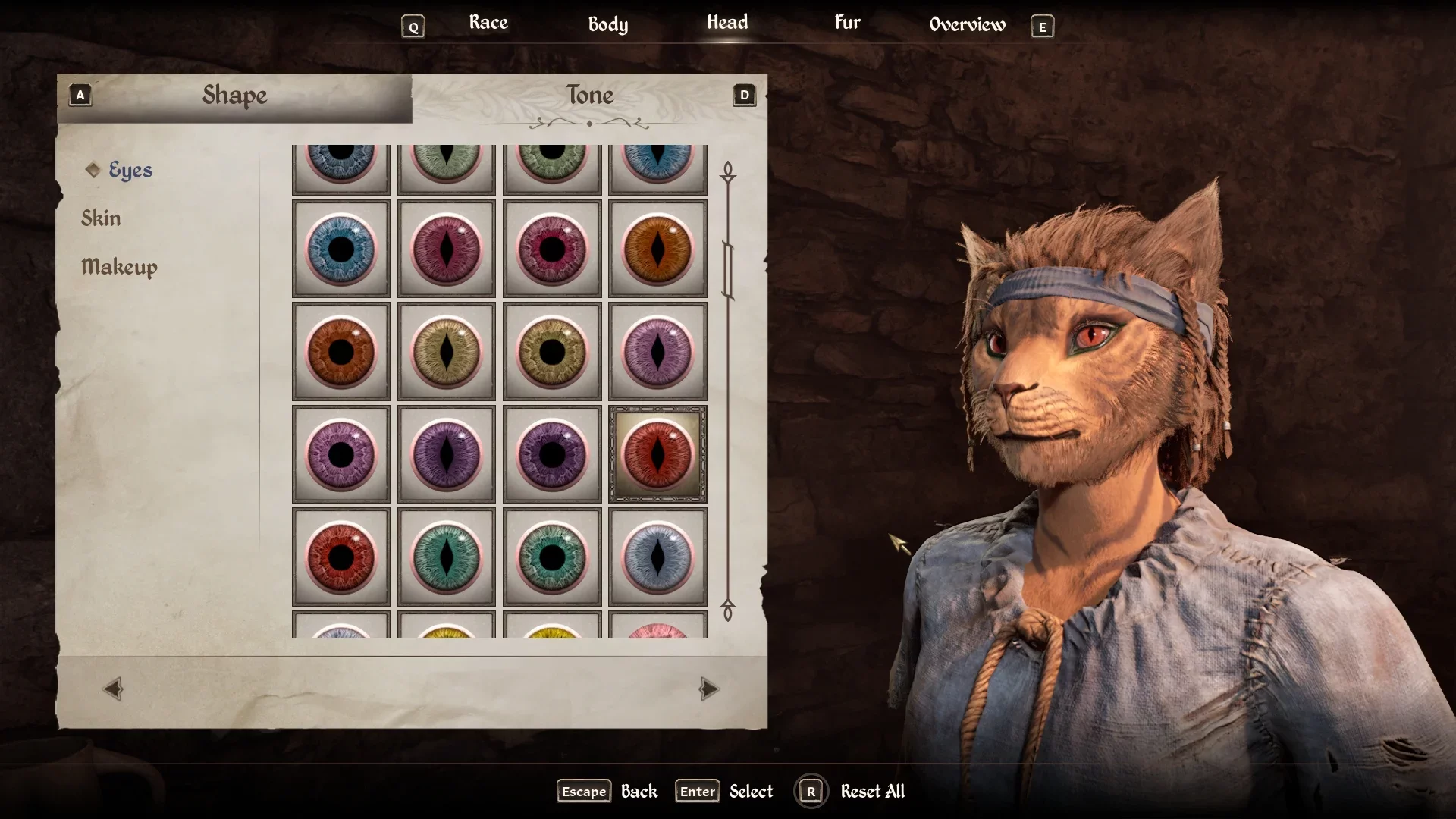
Task: Select the brown-orange round-pupil eye swatch
Action: pos(341,352)
